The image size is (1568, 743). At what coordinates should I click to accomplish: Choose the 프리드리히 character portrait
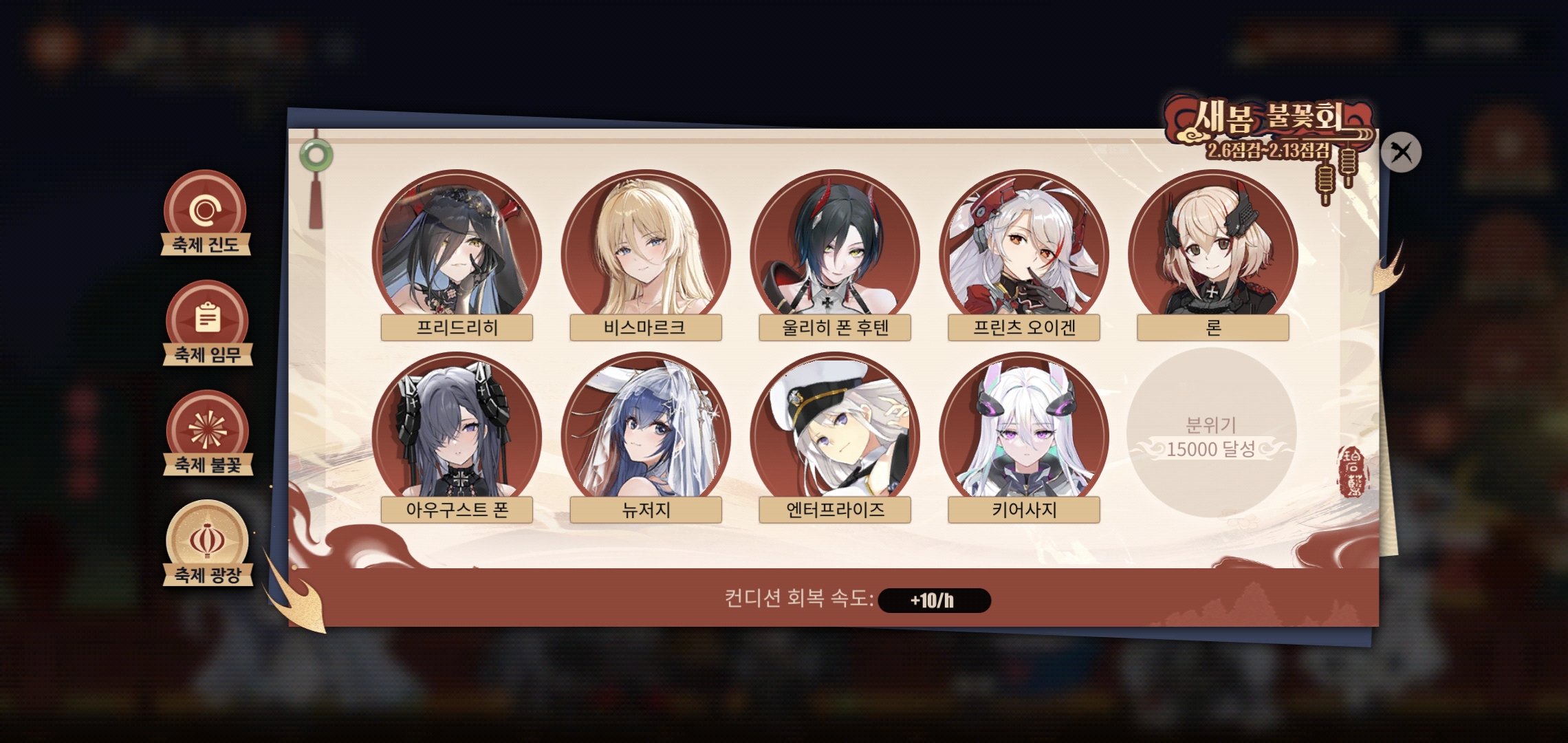[x=457, y=251]
